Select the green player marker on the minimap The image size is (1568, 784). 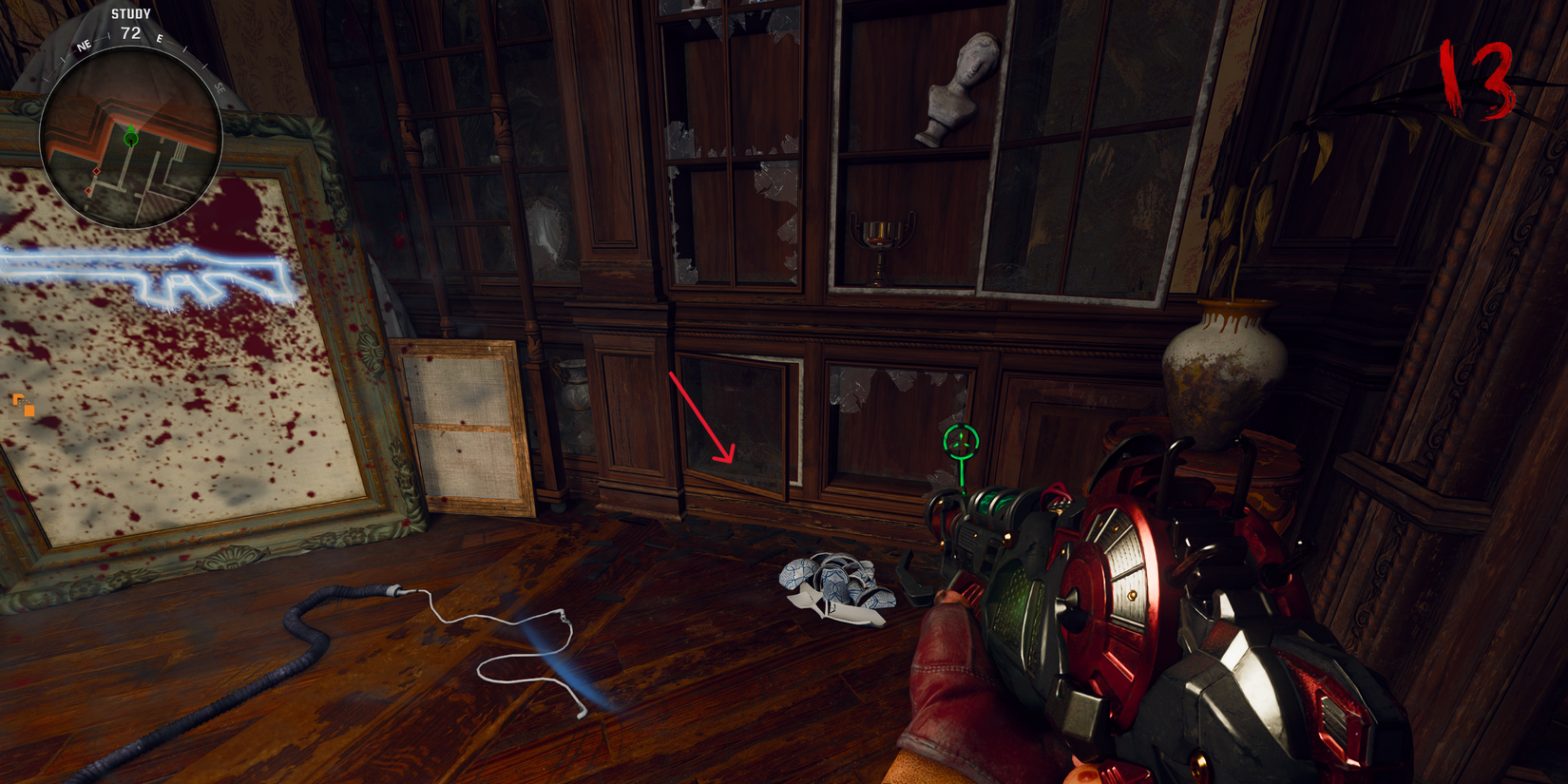131,139
